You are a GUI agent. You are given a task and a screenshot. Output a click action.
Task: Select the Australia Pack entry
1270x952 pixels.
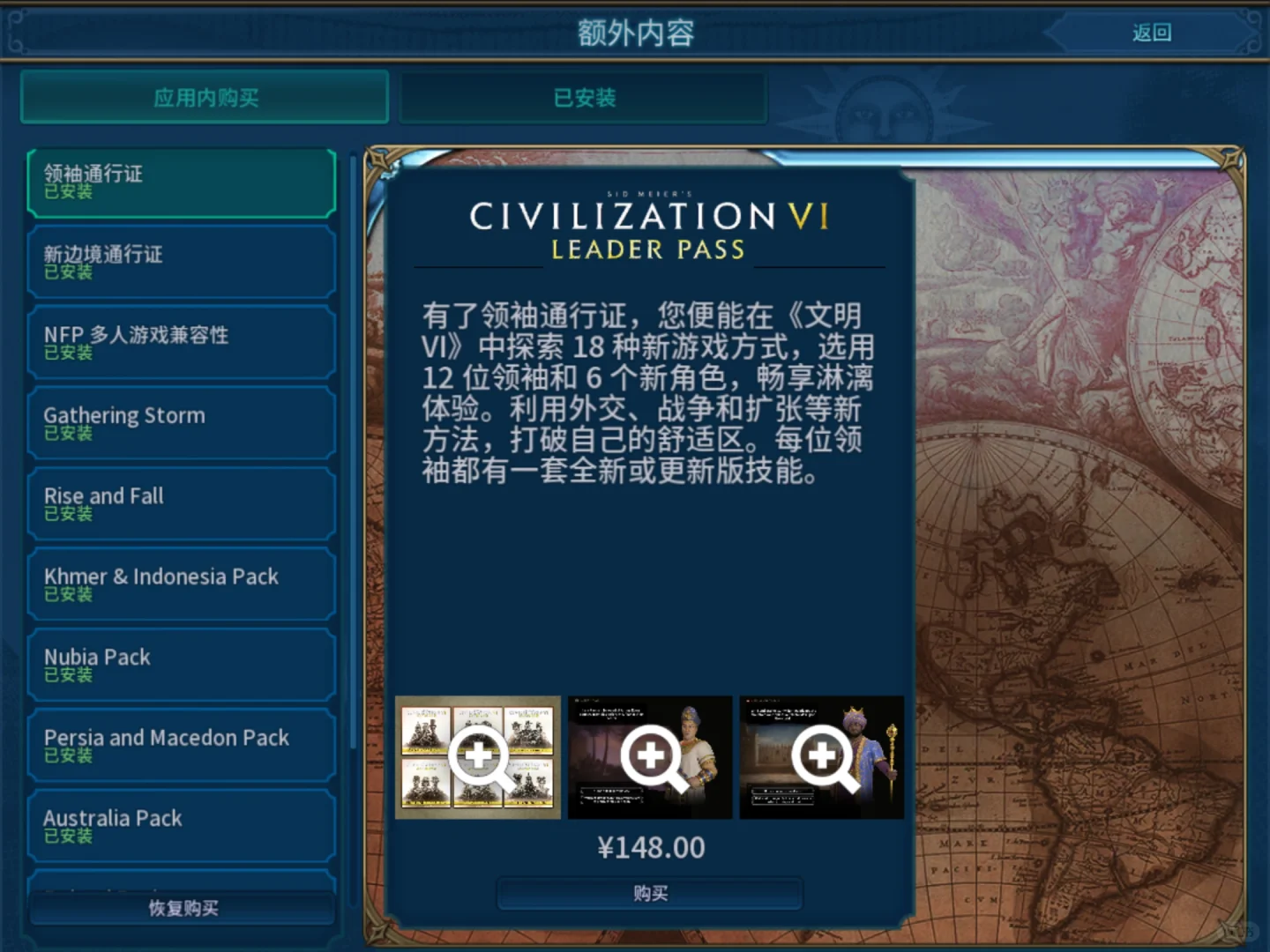[181, 825]
